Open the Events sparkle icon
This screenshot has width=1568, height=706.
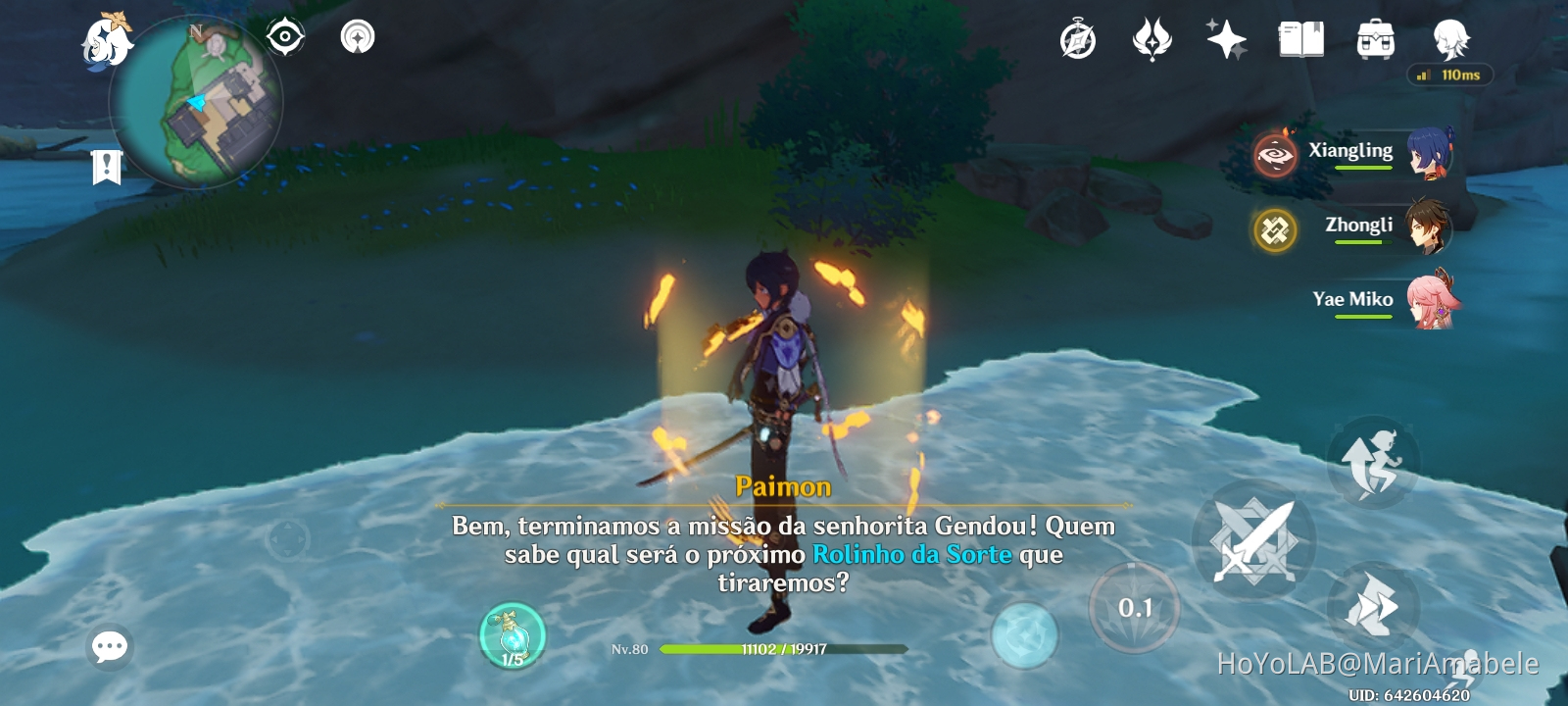pyautogui.click(x=1224, y=39)
